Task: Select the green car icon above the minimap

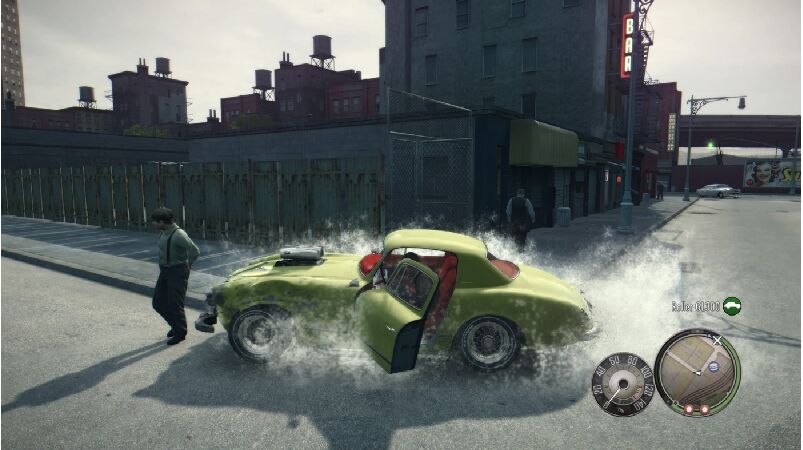Action: [732, 306]
